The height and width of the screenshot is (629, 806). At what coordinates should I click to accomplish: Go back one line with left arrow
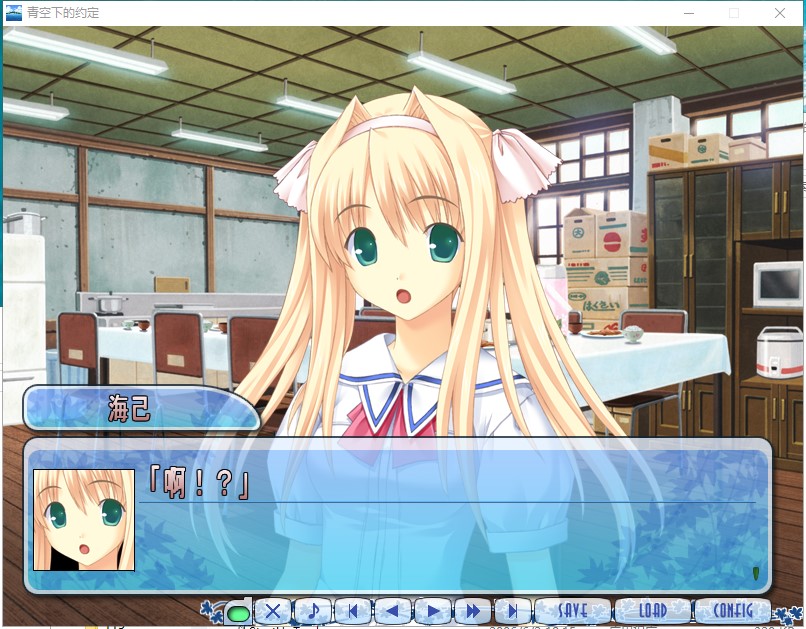pos(392,610)
